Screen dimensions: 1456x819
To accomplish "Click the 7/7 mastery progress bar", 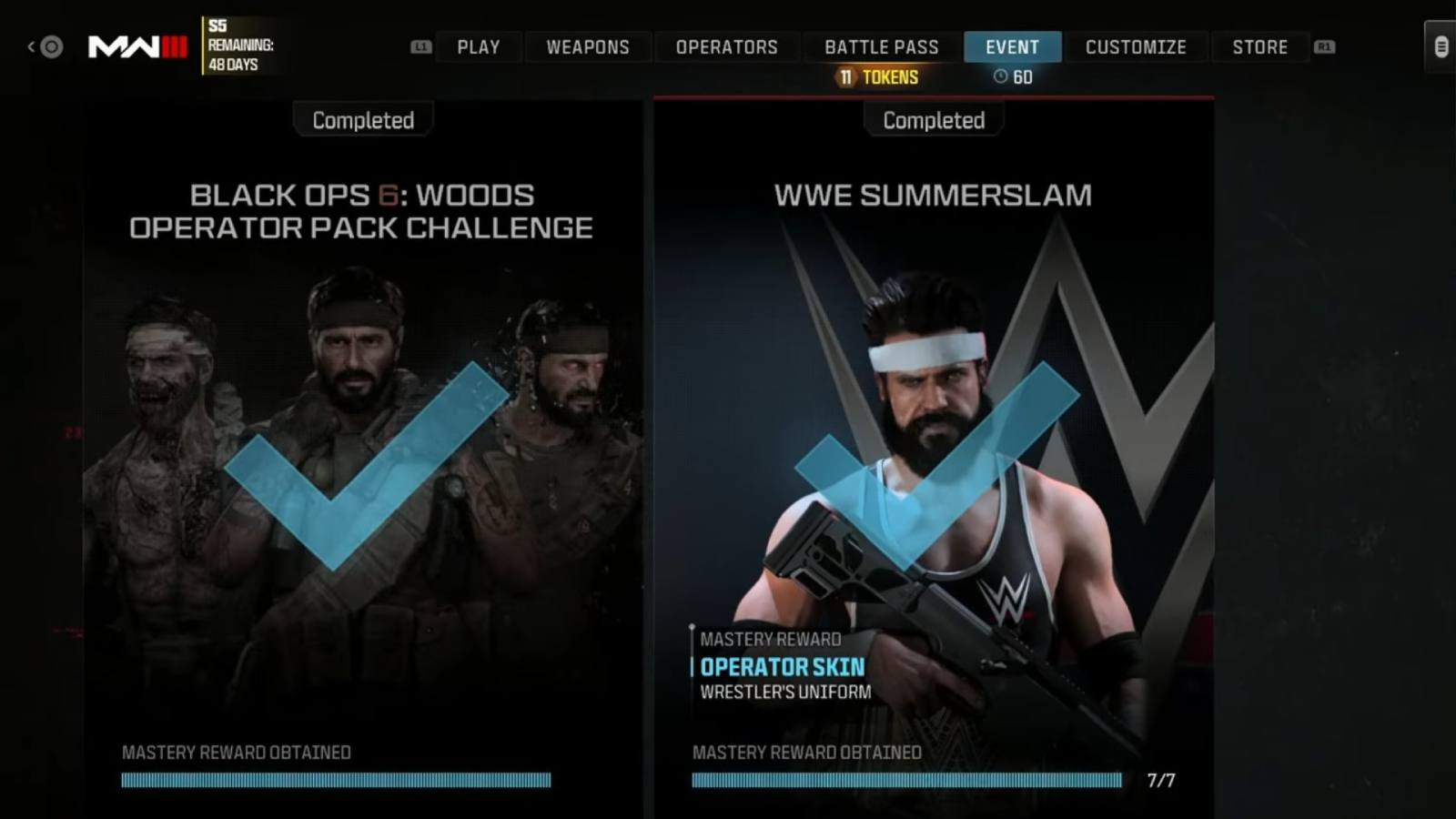I will point(908,779).
